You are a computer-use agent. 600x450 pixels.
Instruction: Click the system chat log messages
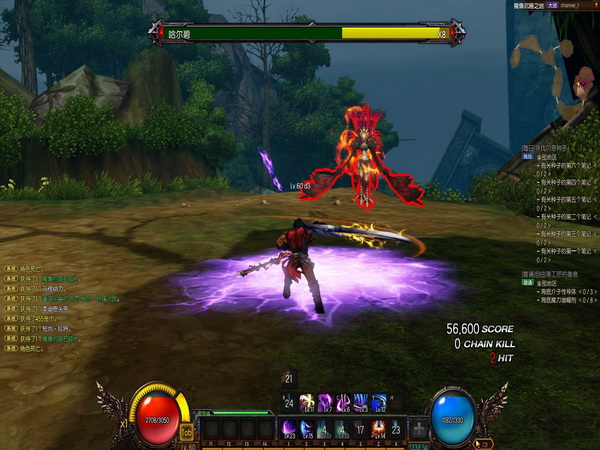click(50, 308)
